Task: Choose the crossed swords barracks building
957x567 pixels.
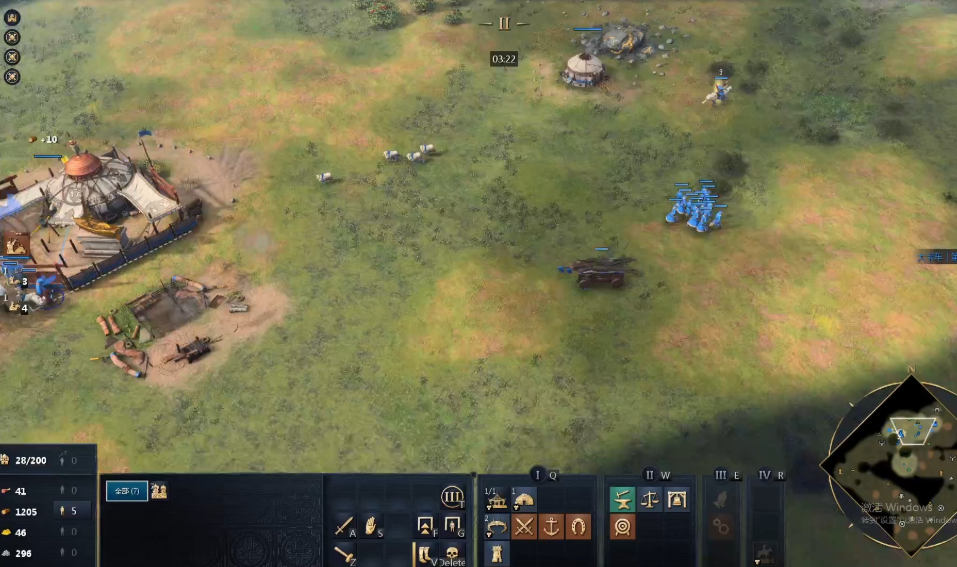Action: pyautogui.click(x=525, y=526)
